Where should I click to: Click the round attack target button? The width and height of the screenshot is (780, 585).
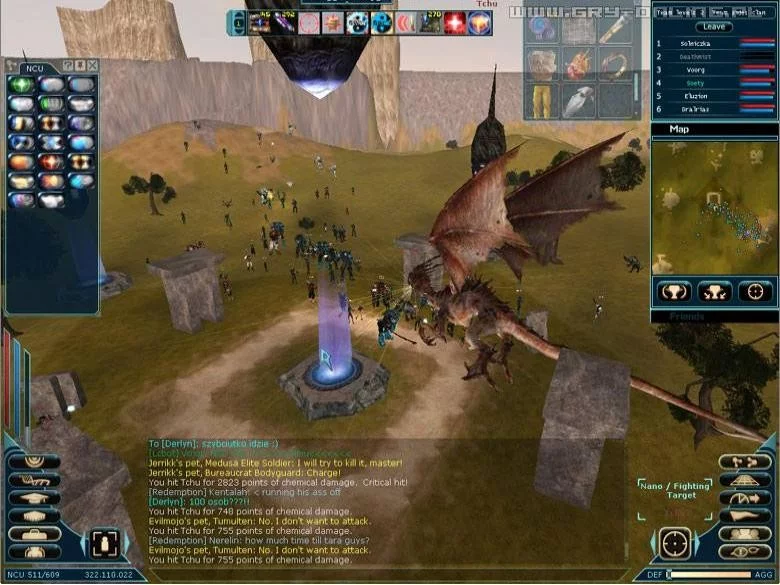click(675, 544)
